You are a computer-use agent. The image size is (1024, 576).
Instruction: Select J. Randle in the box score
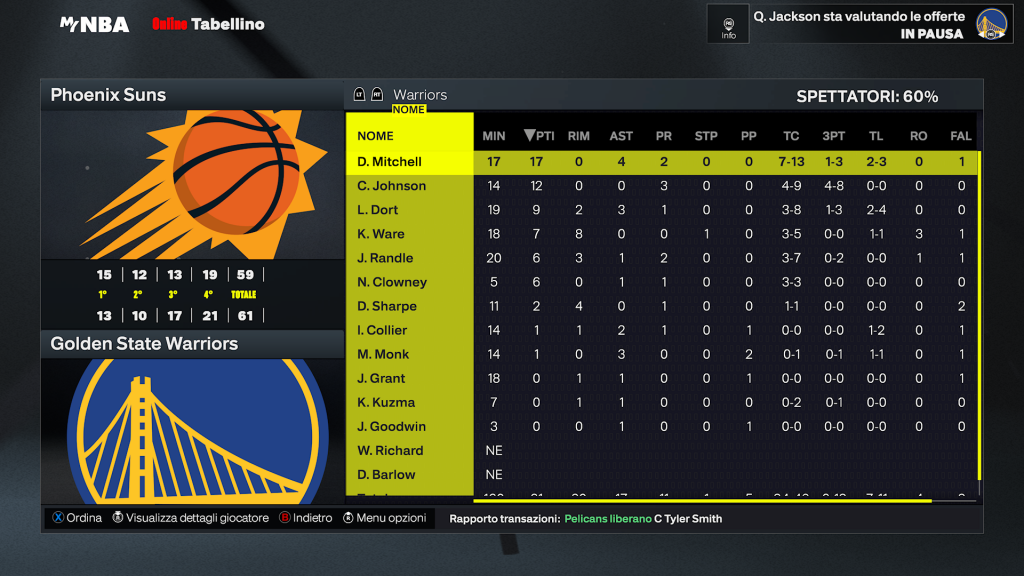(385, 258)
